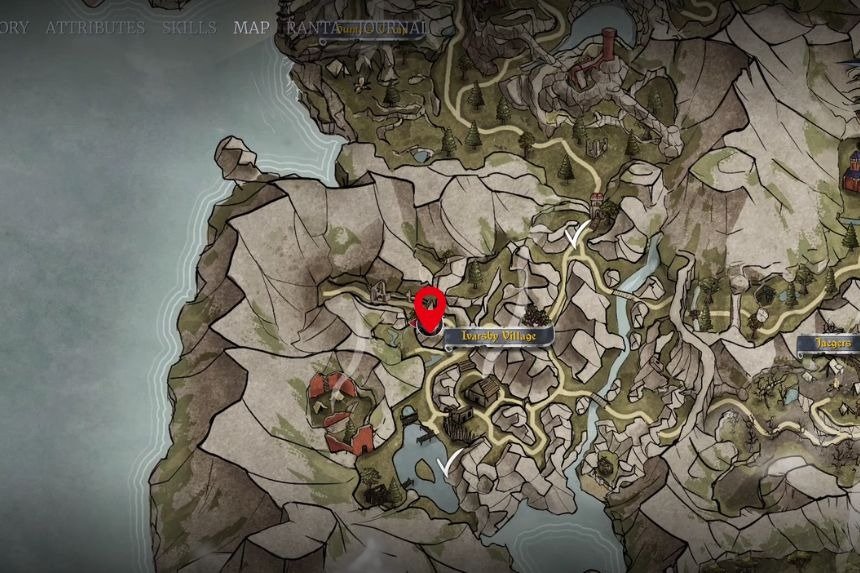Image resolution: width=860 pixels, height=573 pixels.
Task: Open the Journal tab
Action: click(x=390, y=27)
